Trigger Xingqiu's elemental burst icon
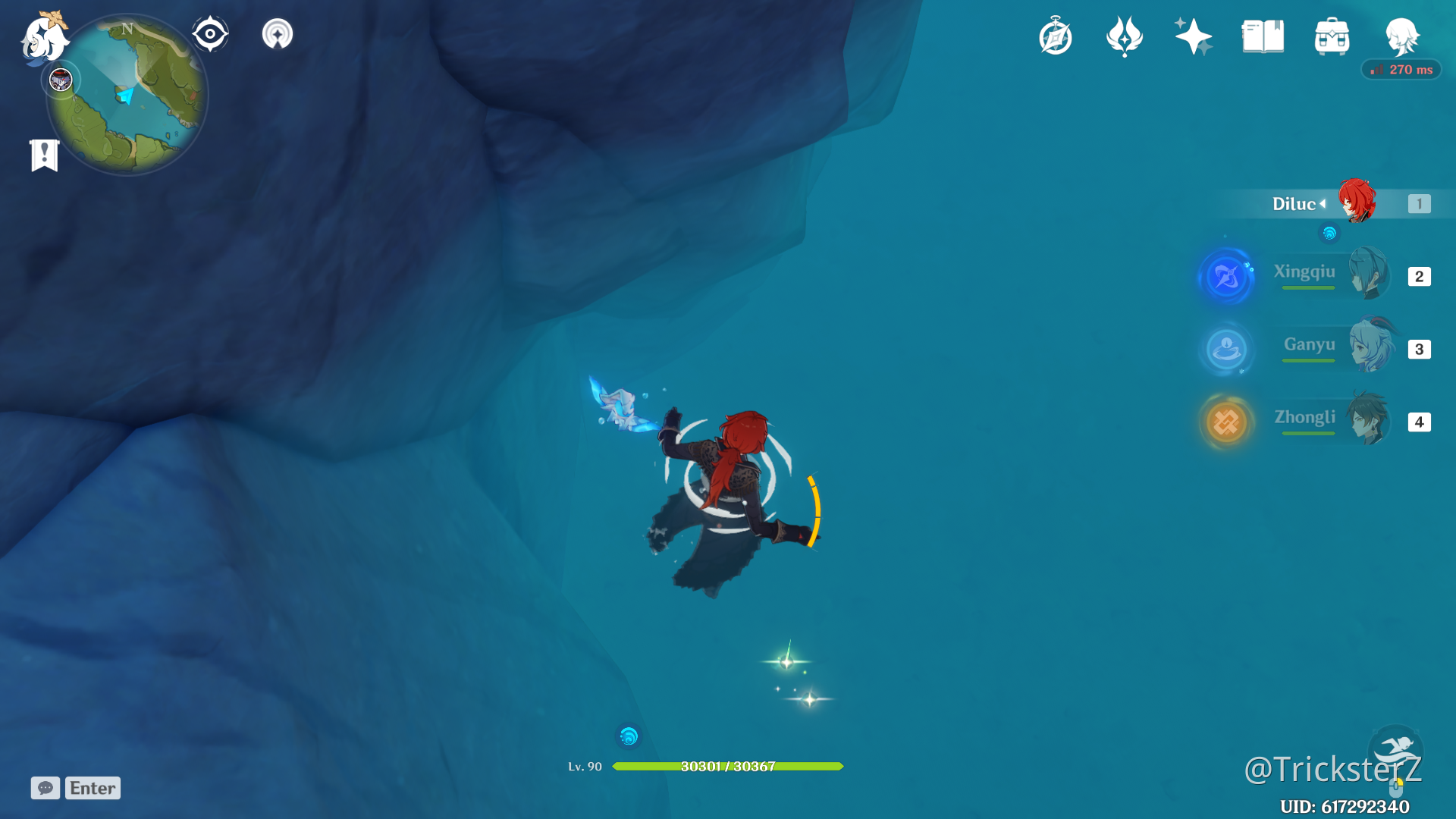 pos(1226,277)
